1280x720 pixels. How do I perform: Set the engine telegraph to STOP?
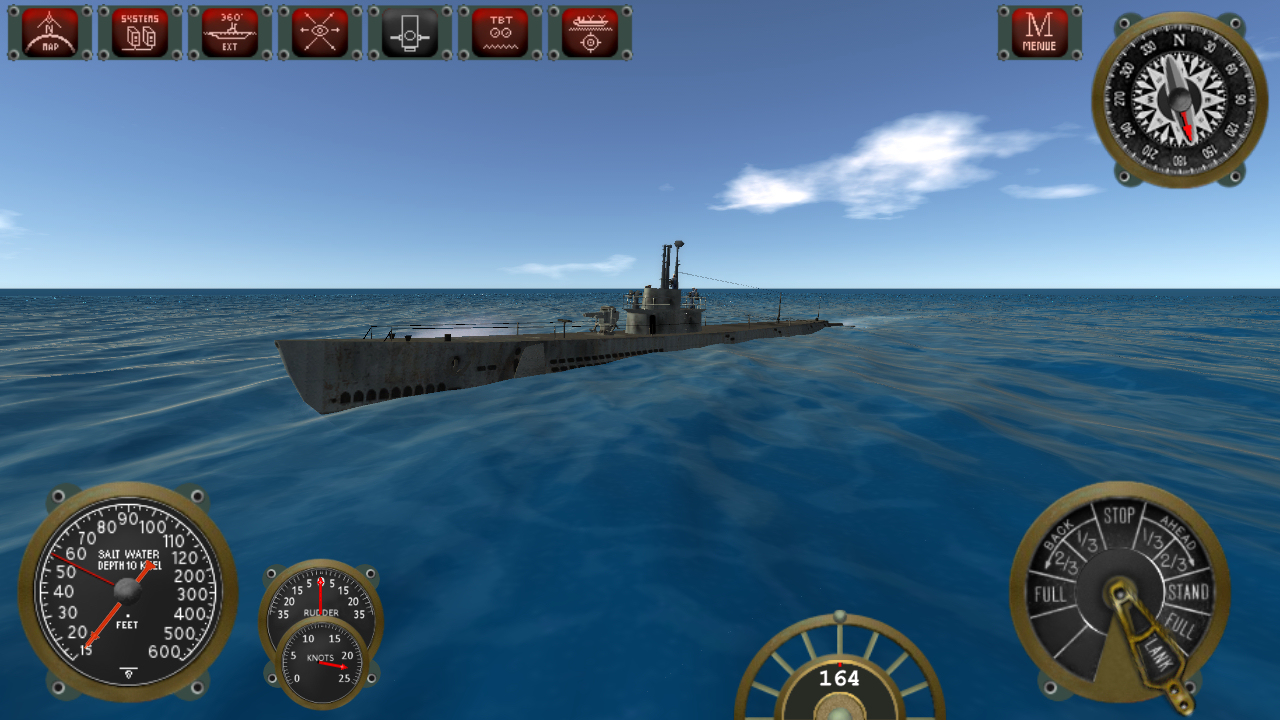point(1120,518)
